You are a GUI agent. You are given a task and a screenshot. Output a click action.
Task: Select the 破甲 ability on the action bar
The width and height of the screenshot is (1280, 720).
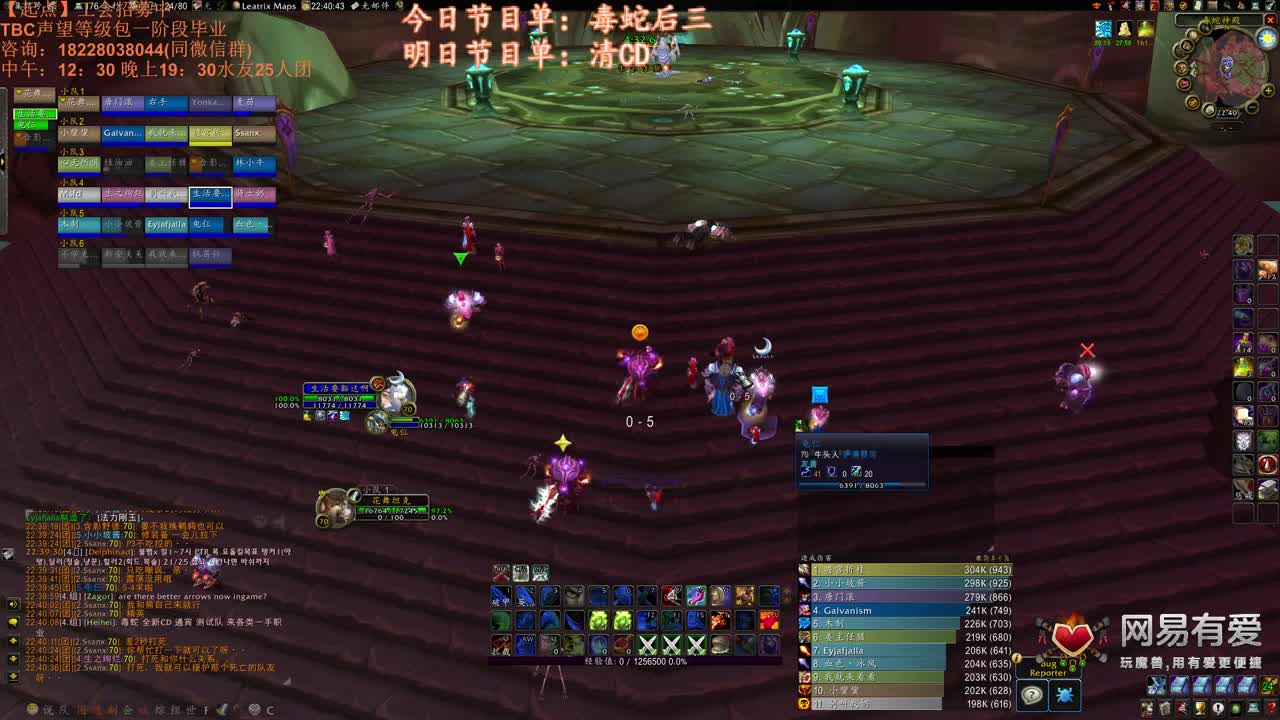point(501,597)
